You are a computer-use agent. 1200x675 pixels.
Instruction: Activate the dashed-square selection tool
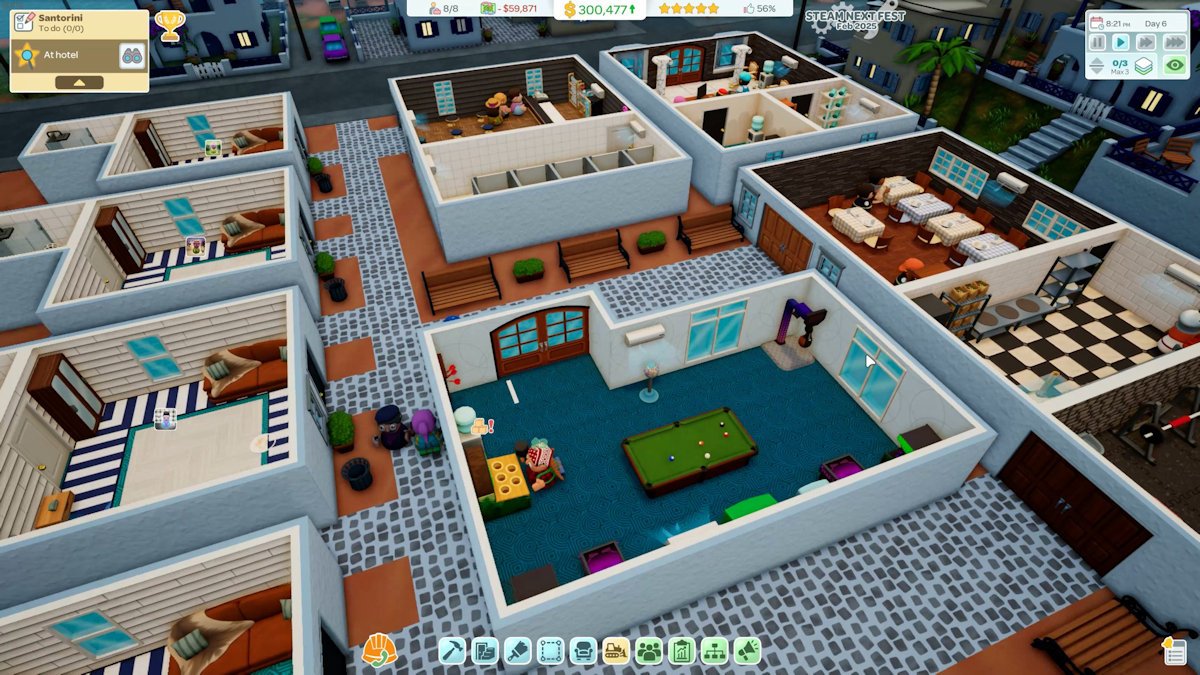pyautogui.click(x=551, y=651)
